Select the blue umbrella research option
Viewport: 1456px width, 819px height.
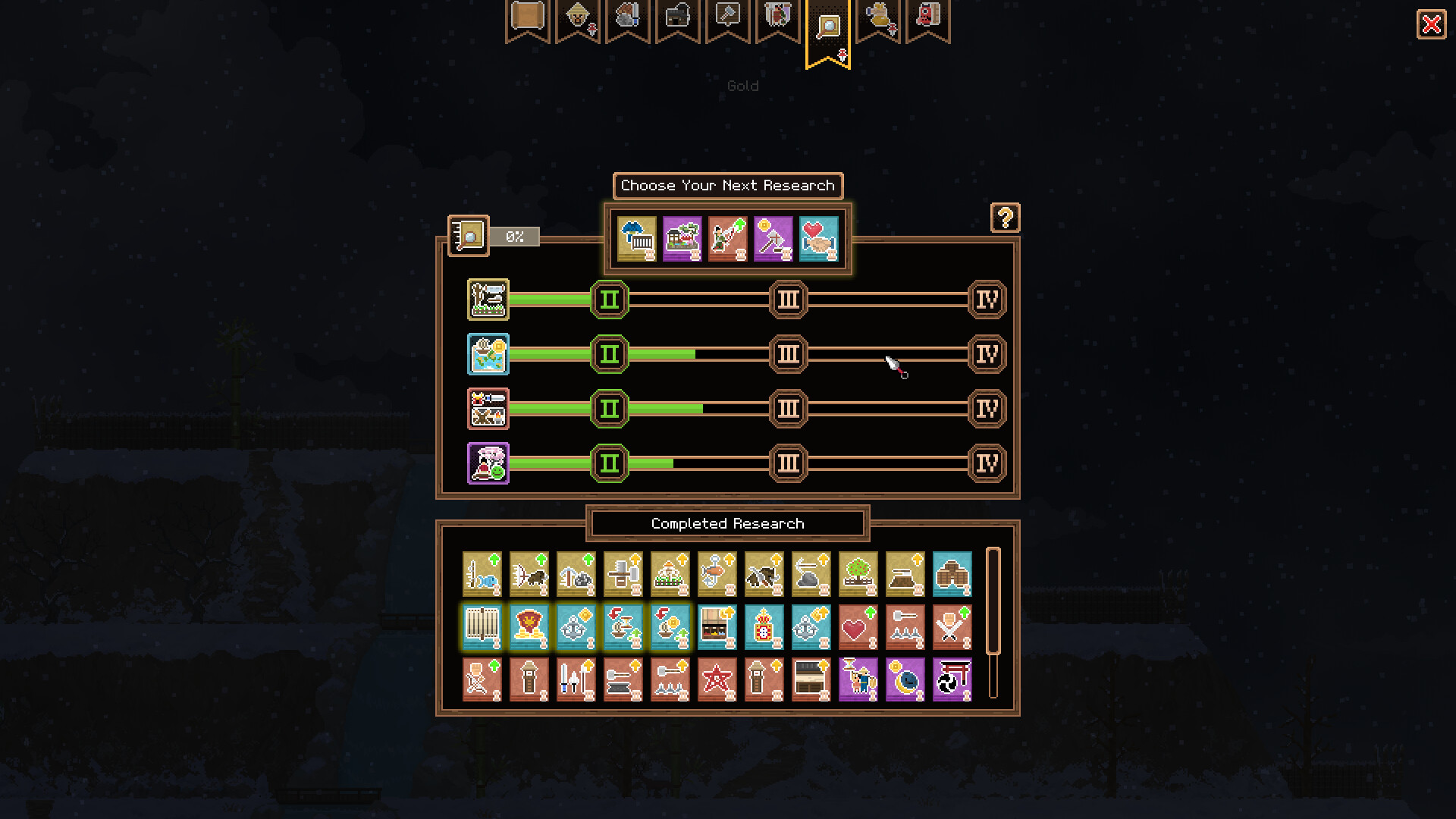point(637,239)
